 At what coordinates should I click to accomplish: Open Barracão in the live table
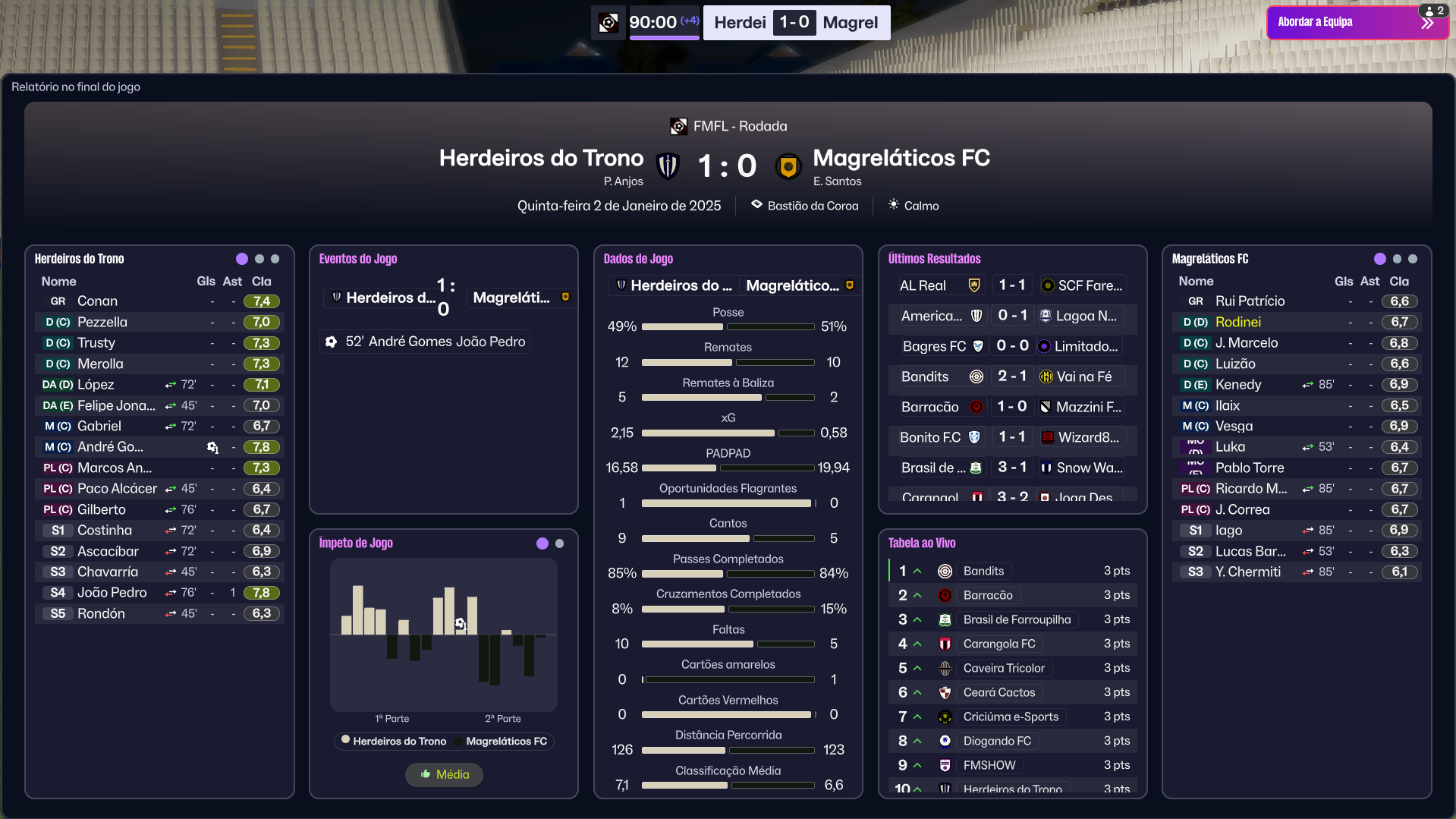pyautogui.click(x=988, y=595)
